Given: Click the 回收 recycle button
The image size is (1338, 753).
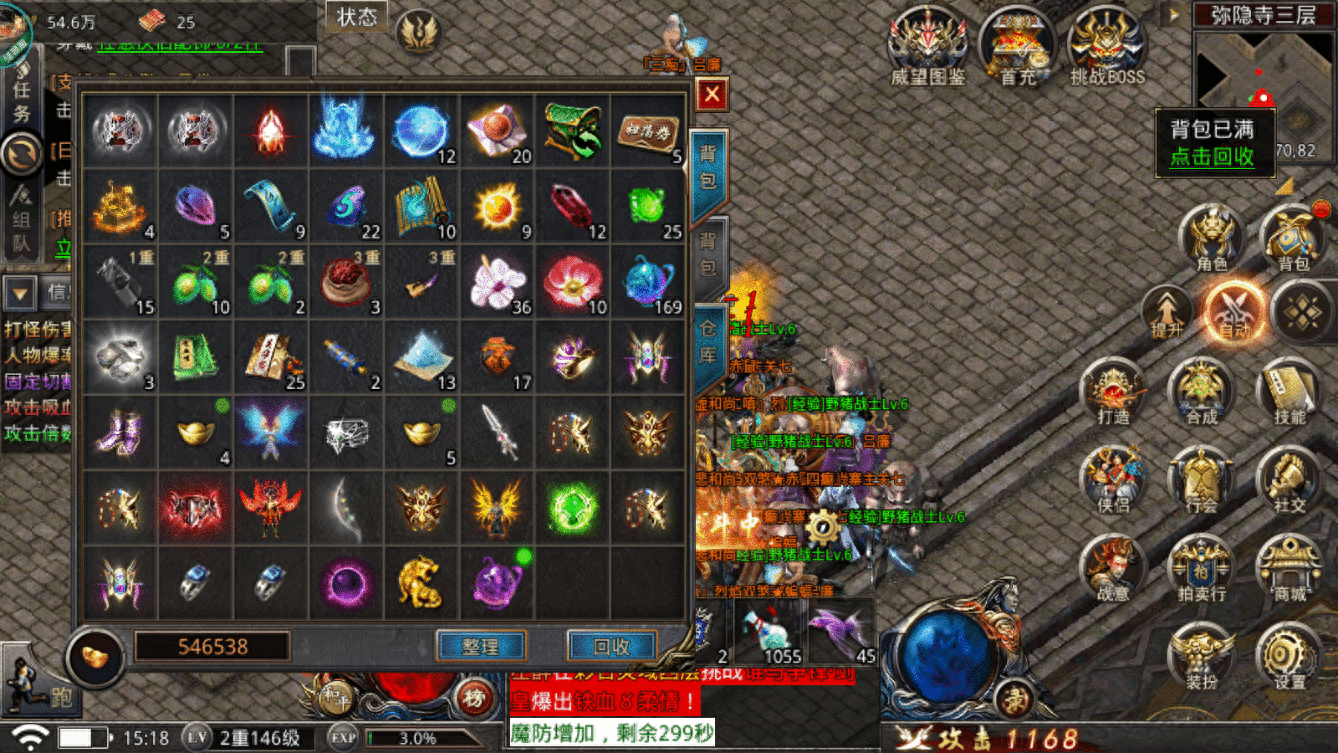Looking at the screenshot, I should tap(611, 646).
